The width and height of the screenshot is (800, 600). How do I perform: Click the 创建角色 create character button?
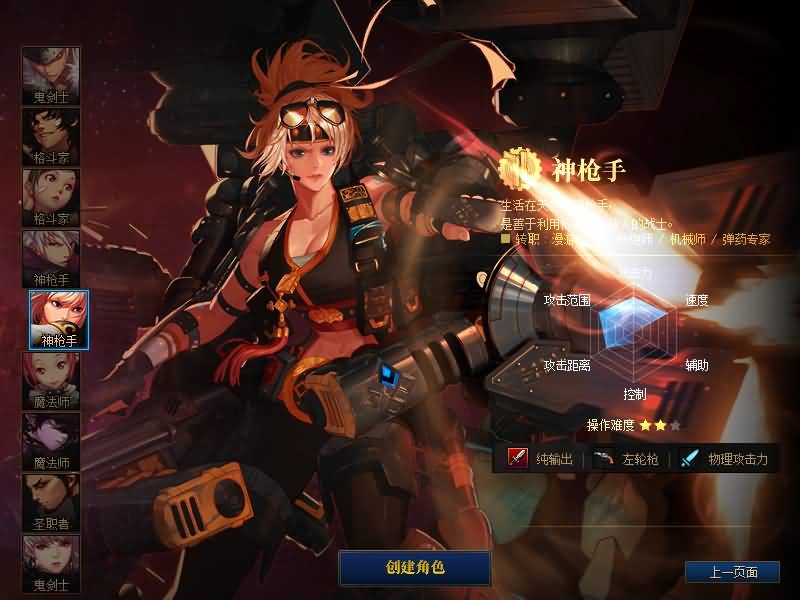pos(414,567)
